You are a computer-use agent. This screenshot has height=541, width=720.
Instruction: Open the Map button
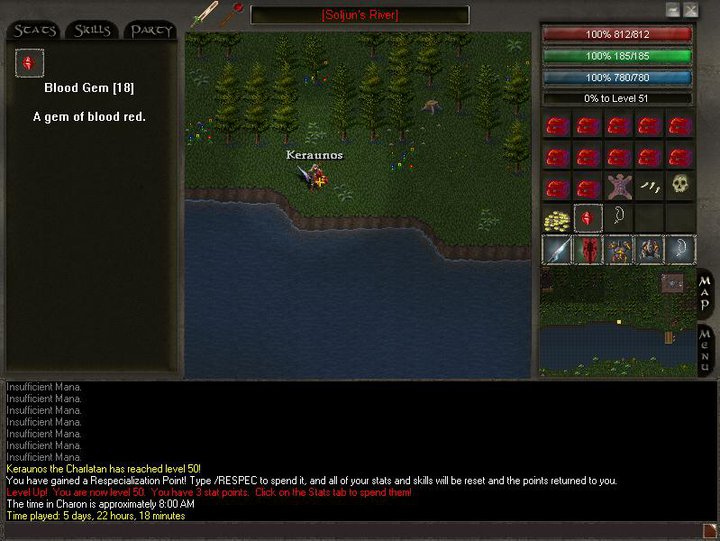coord(706,293)
